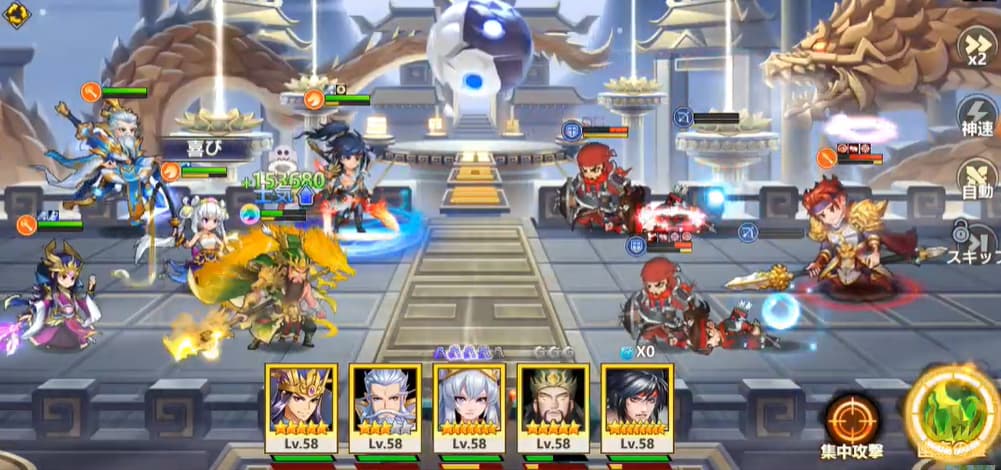The width and height of the screenshot is (1001, 470).
Task: Click the locked スキップ skip button
Action: click(973, 243)
